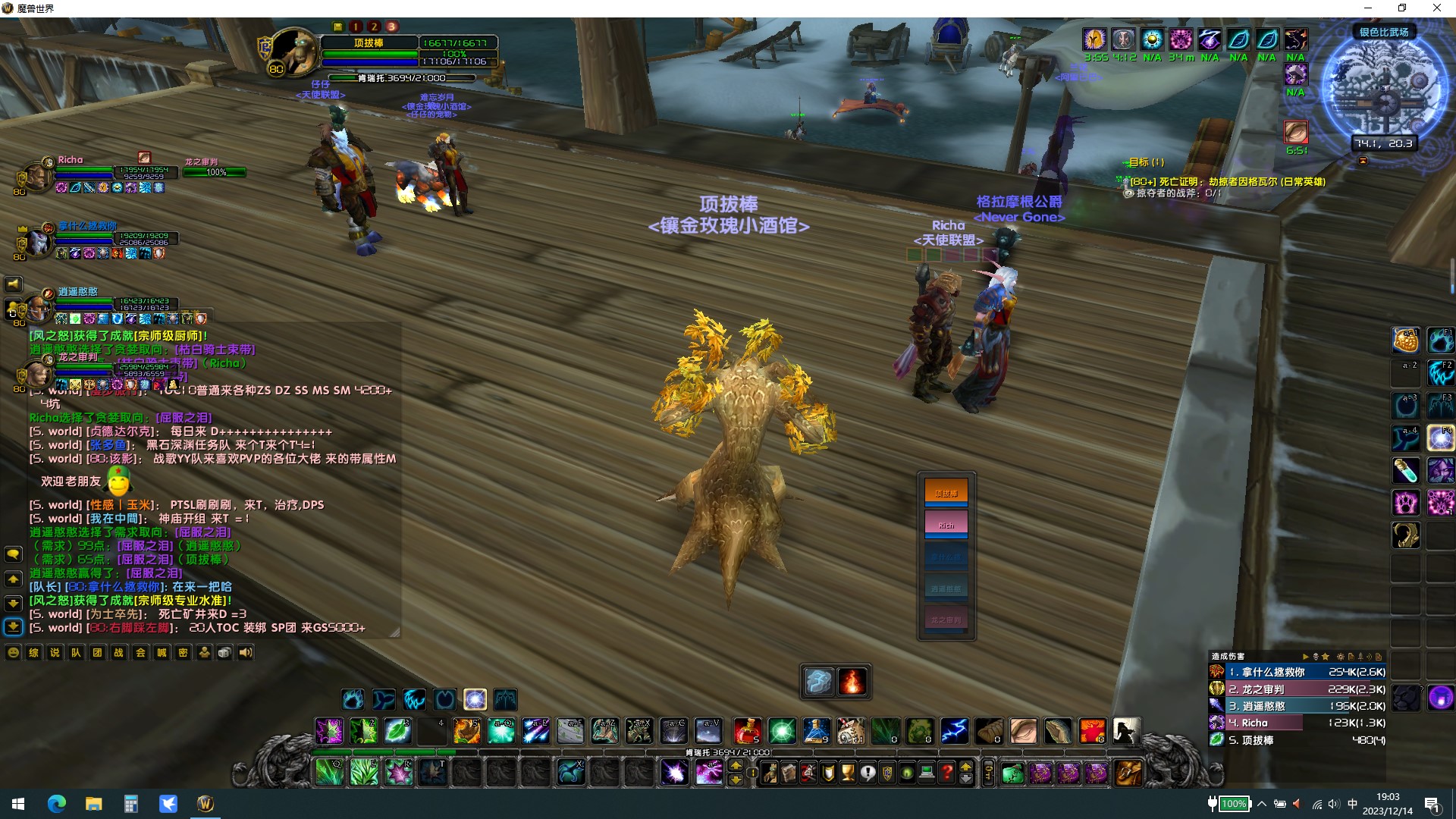
Task: Open the golden trophy achievements button
Action: [848, 773]
